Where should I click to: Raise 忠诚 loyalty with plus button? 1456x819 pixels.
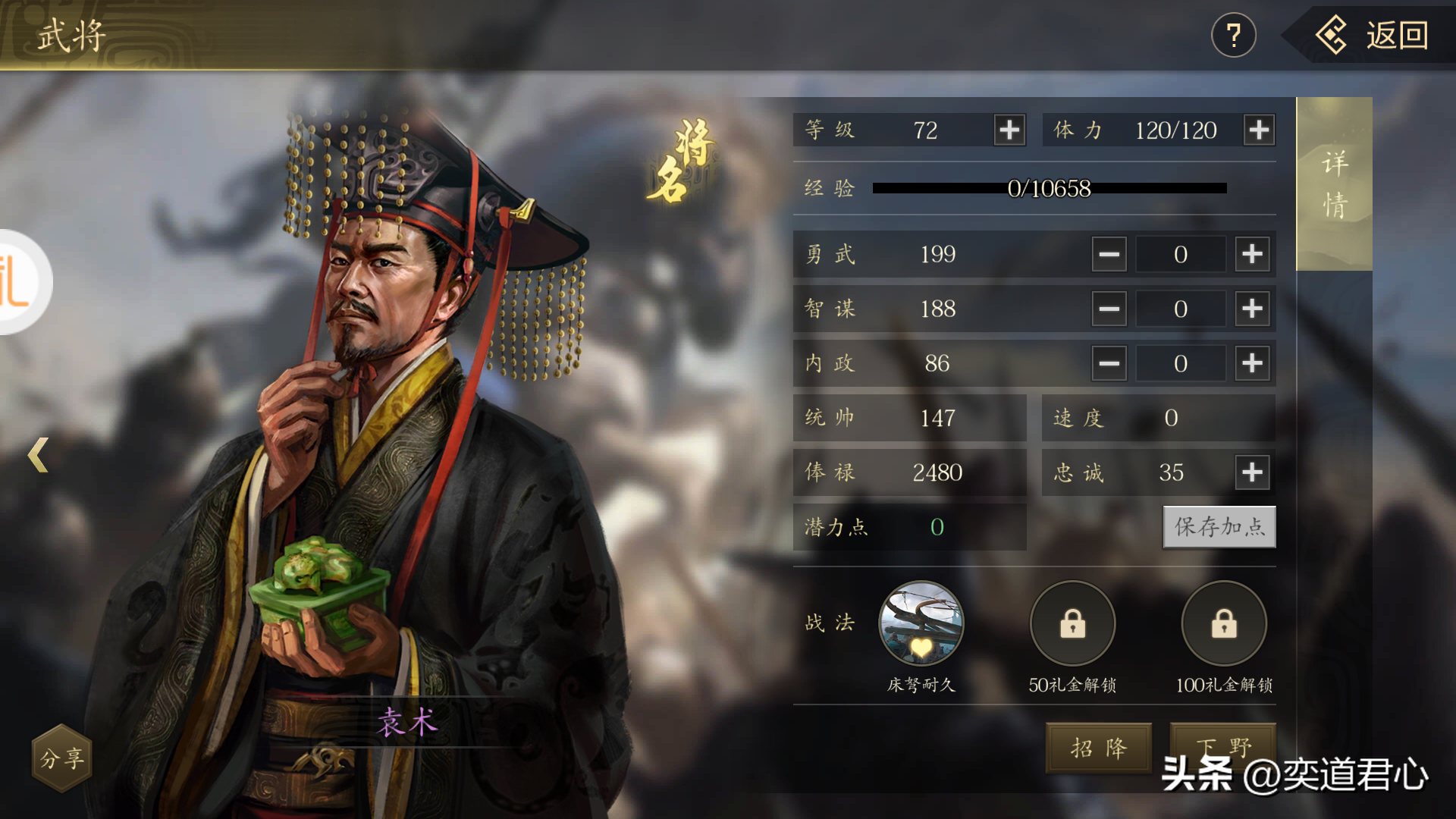pos(1252,472)
